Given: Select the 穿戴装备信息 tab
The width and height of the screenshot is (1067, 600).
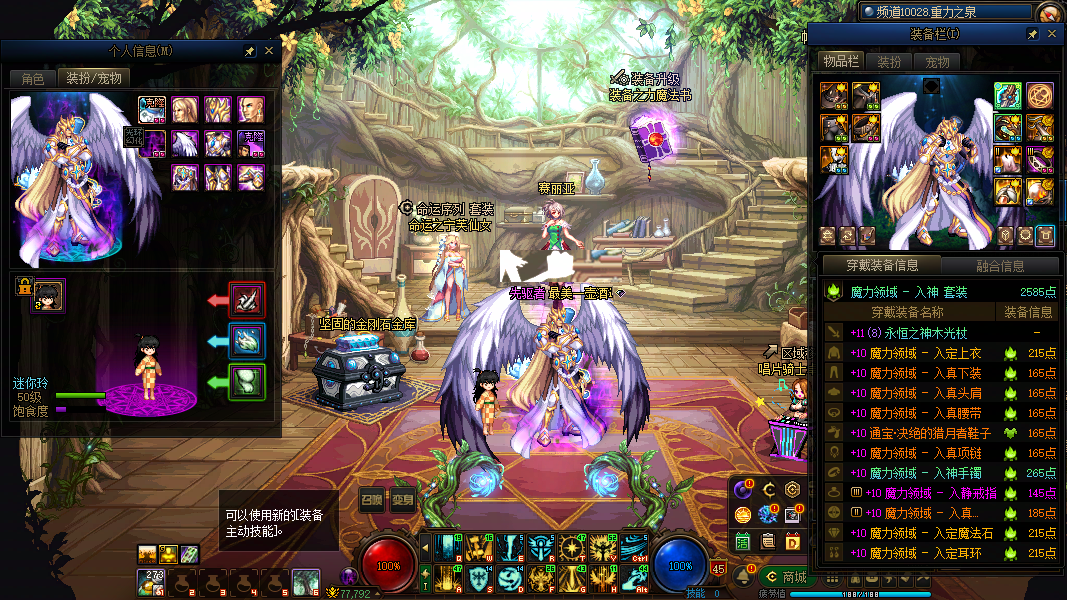Looking at the screenshot, I should (883, 266).
